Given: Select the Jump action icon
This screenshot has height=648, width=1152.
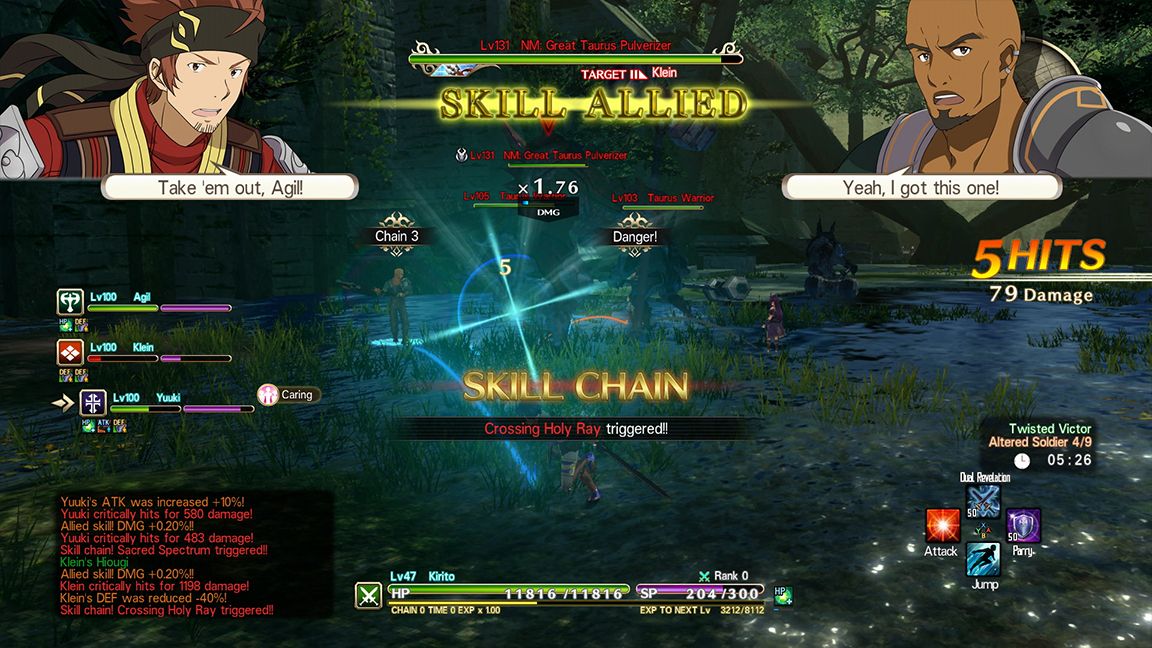Looking at the screenshot, I should (983, 560).
